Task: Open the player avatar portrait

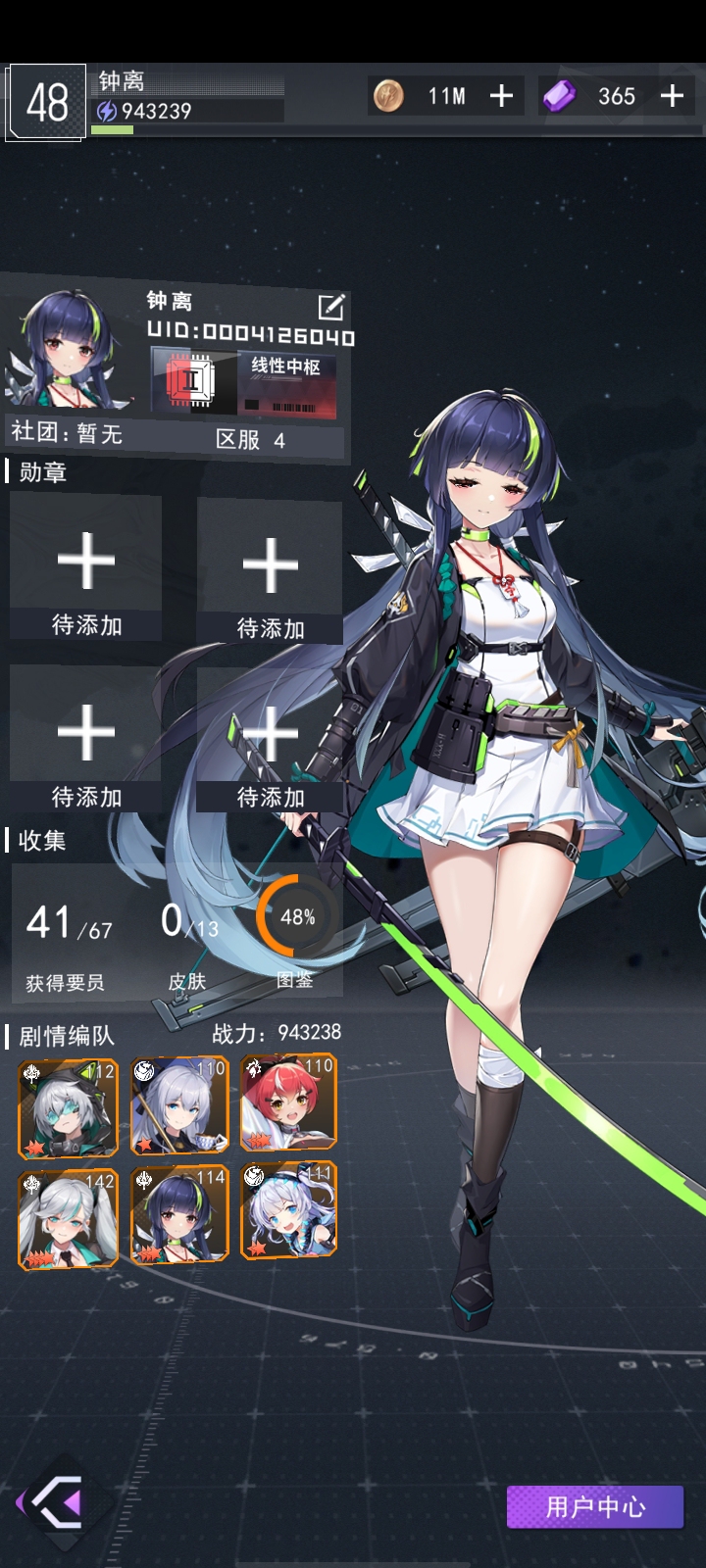Action: point(70,351)
